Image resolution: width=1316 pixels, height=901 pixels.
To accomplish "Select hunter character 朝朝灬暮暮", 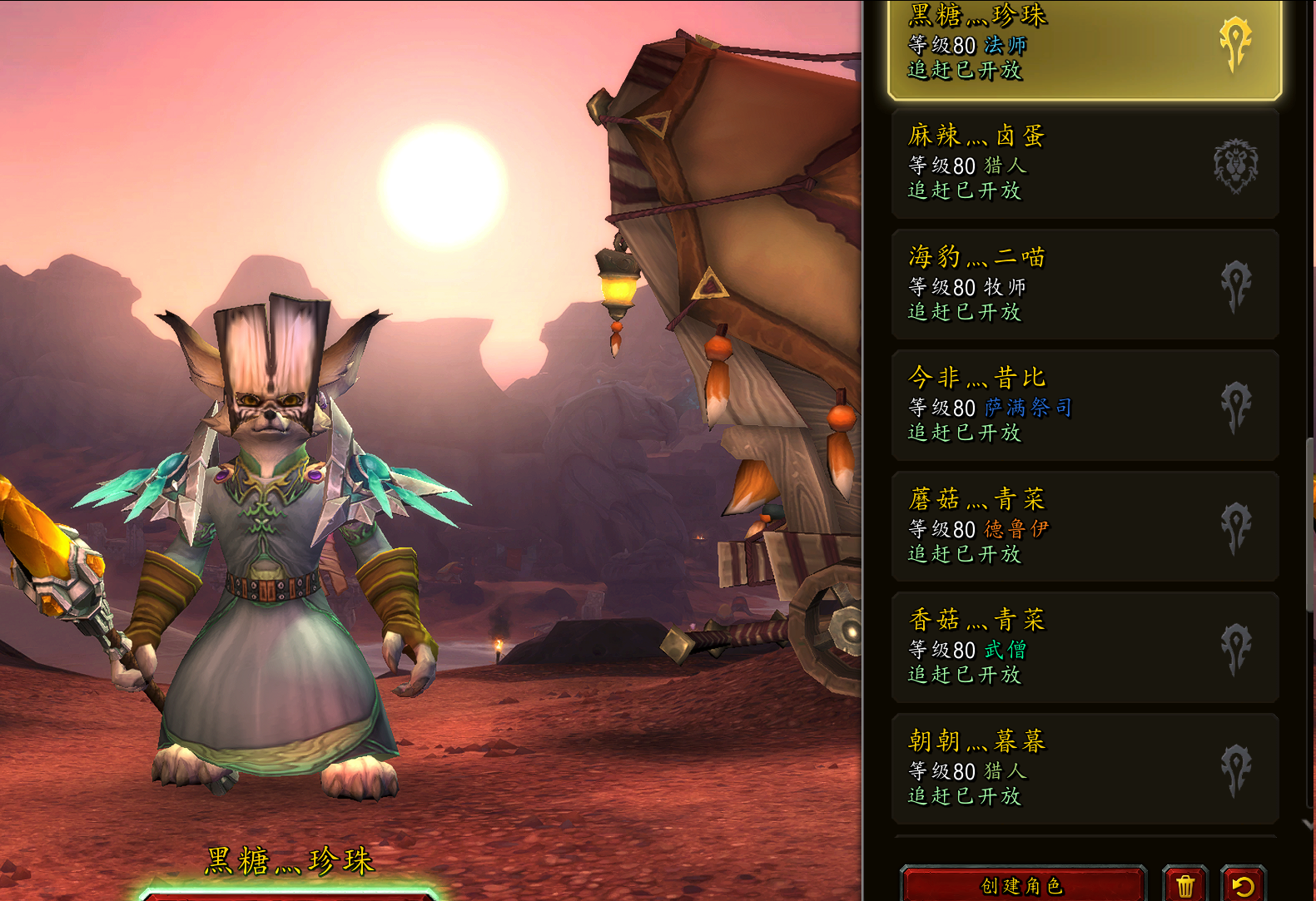I will point(1082,769).
